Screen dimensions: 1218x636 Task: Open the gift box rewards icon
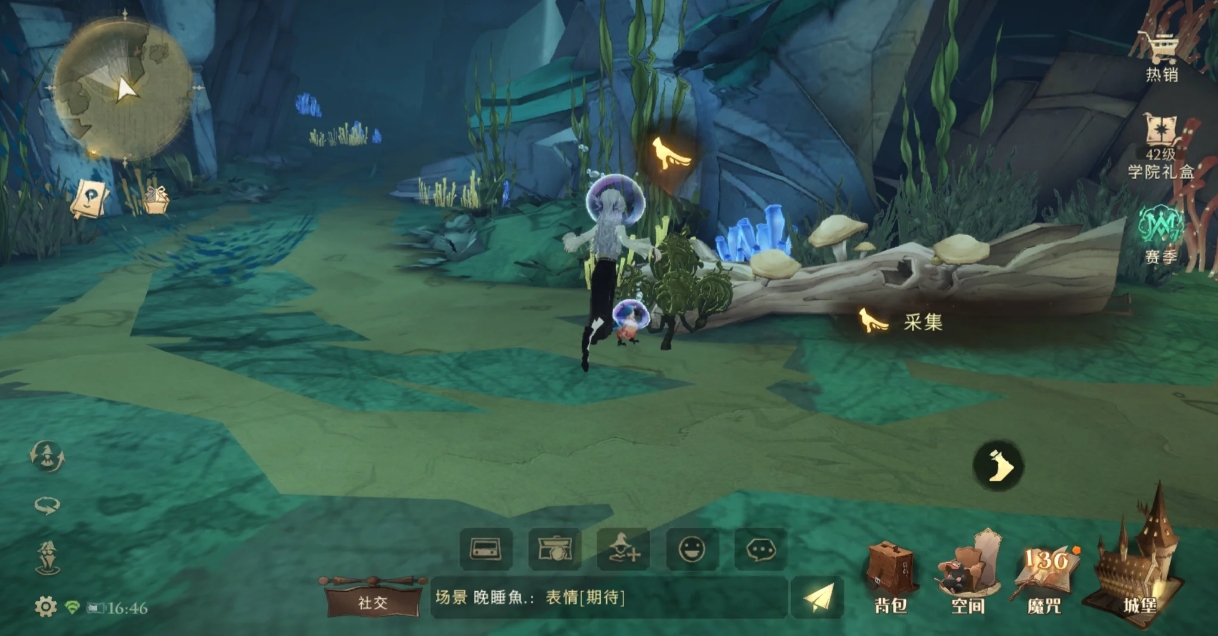pyautogui.click(x=155, y=199)
